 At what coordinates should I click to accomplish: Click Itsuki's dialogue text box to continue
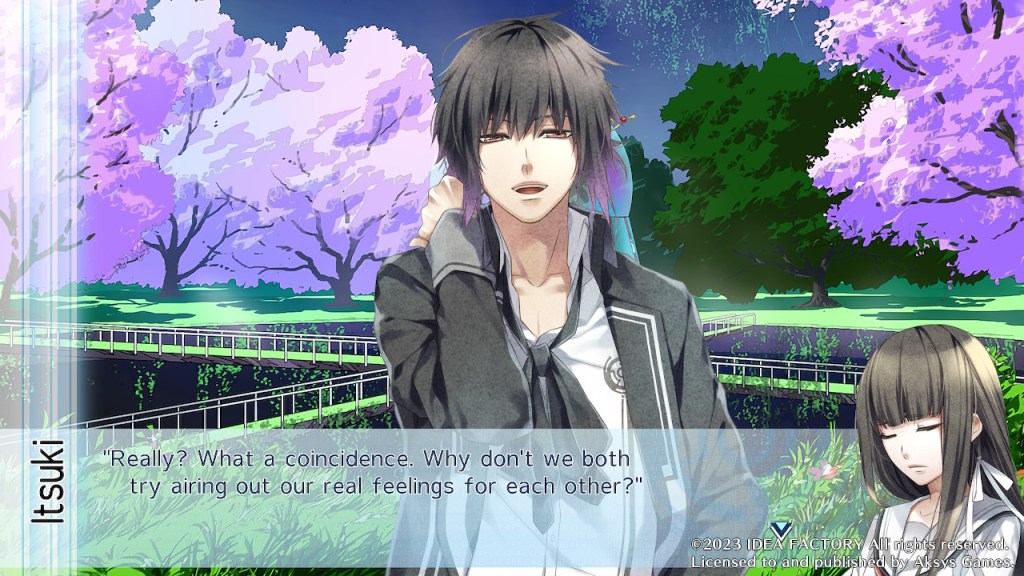coord(400,473)
